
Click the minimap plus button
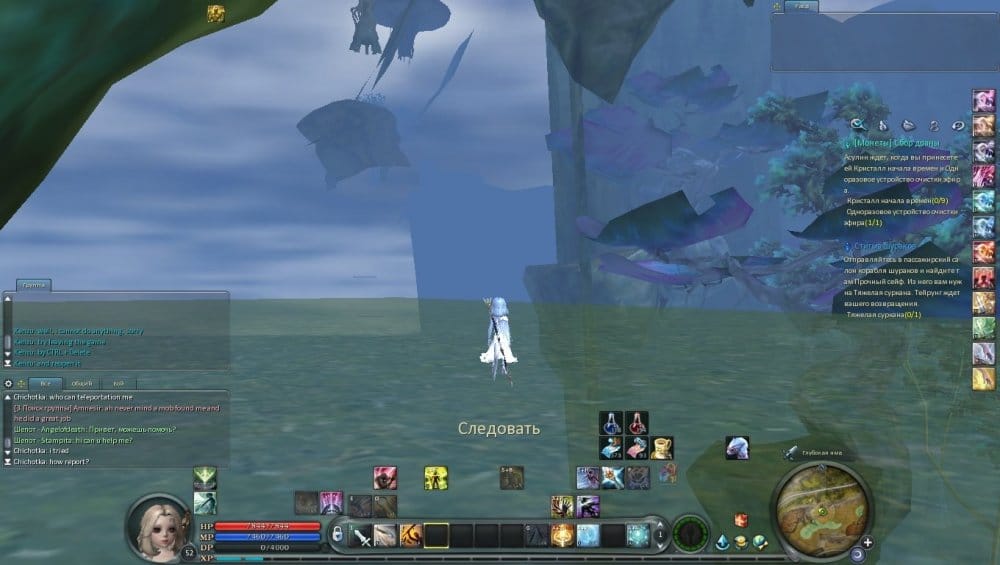(867, 543)
